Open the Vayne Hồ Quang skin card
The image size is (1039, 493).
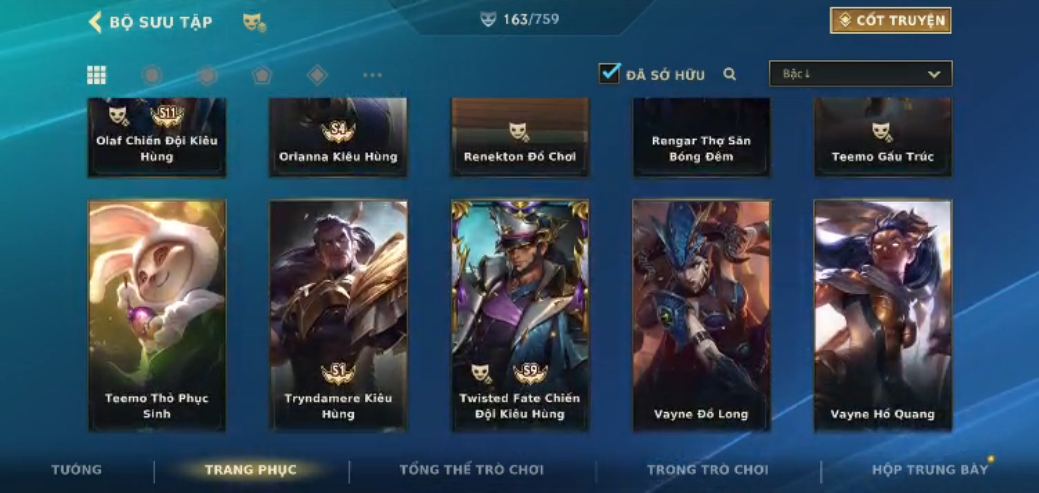point(883,315)
